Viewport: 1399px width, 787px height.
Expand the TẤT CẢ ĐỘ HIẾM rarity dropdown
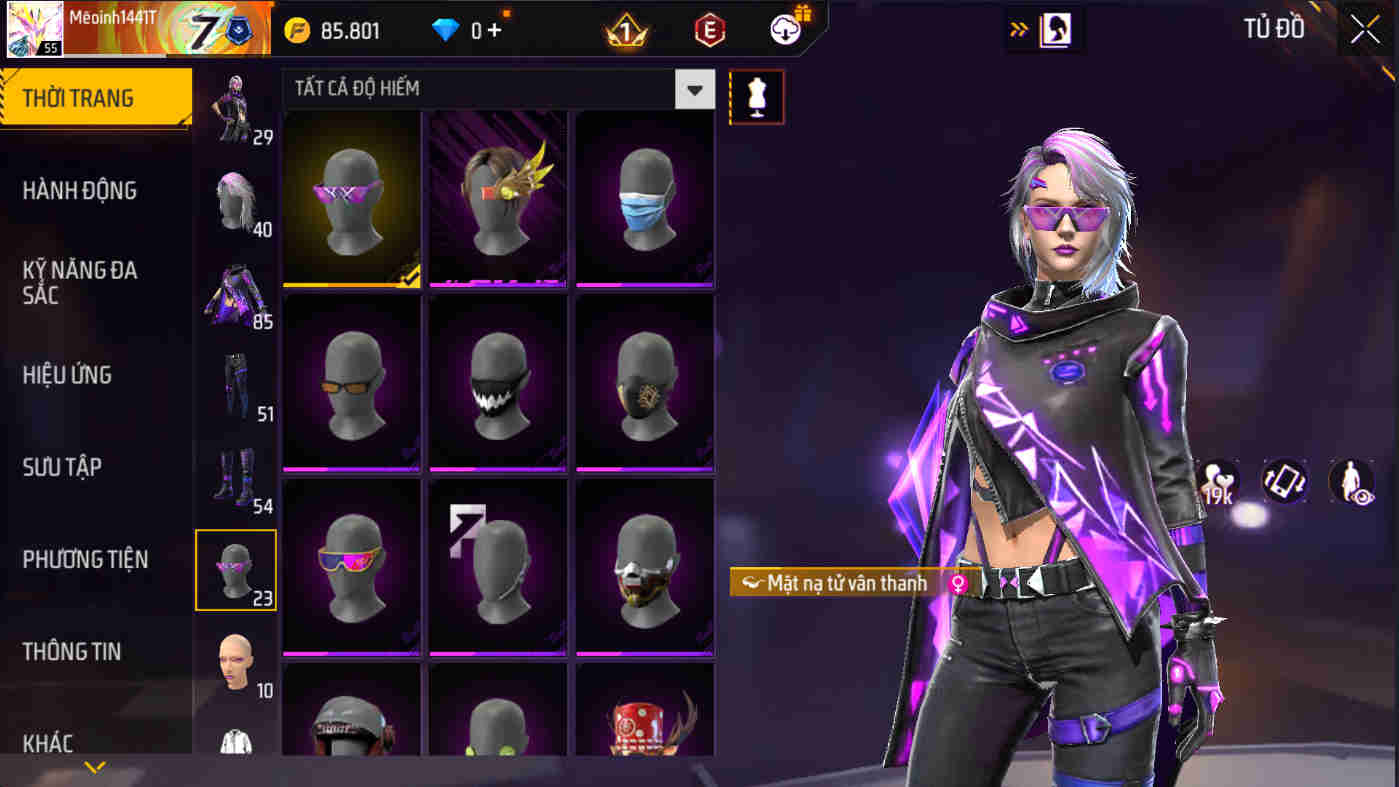point(694,89)
